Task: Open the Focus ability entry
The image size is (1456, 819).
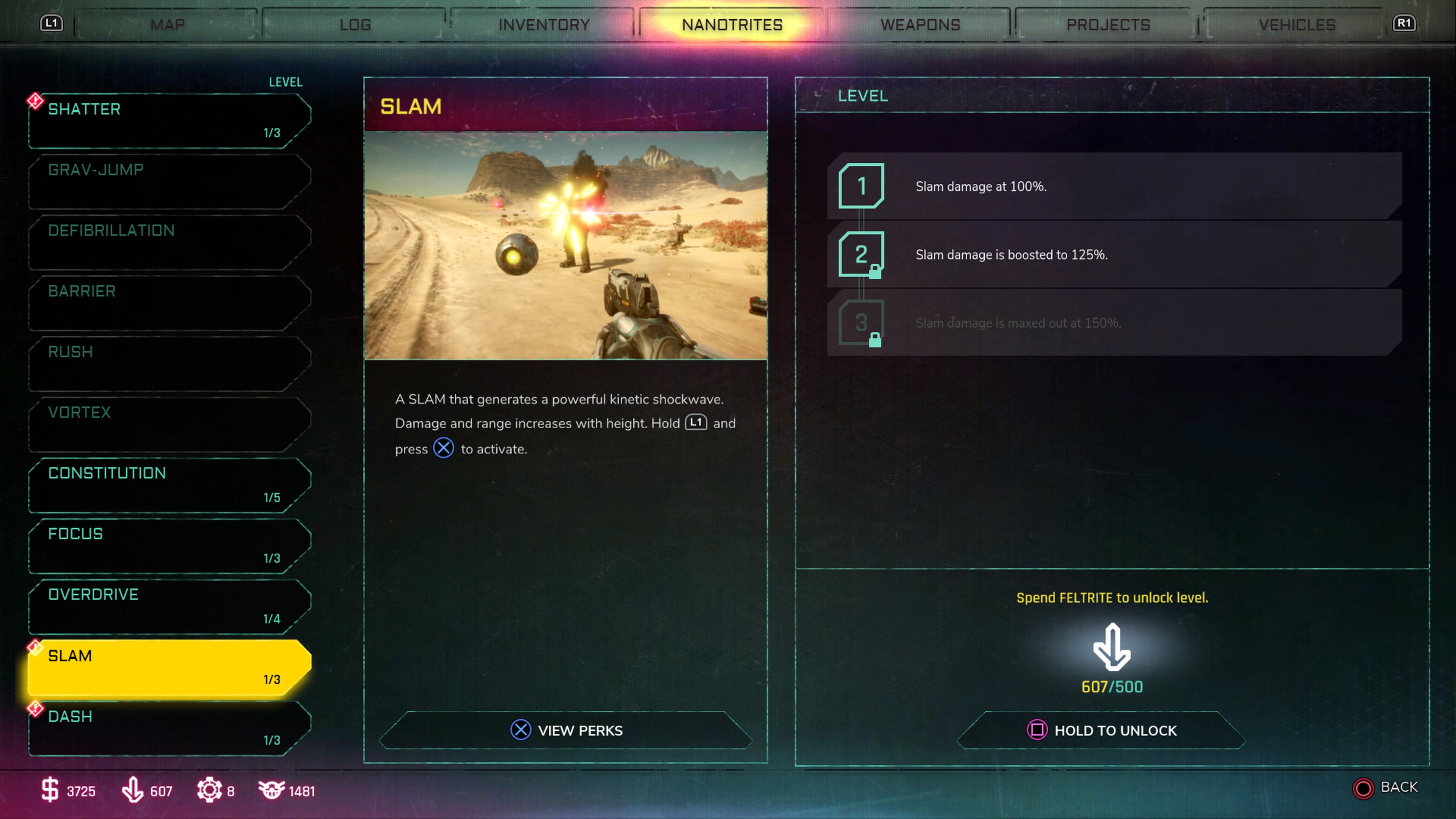Action: [169, 546]
